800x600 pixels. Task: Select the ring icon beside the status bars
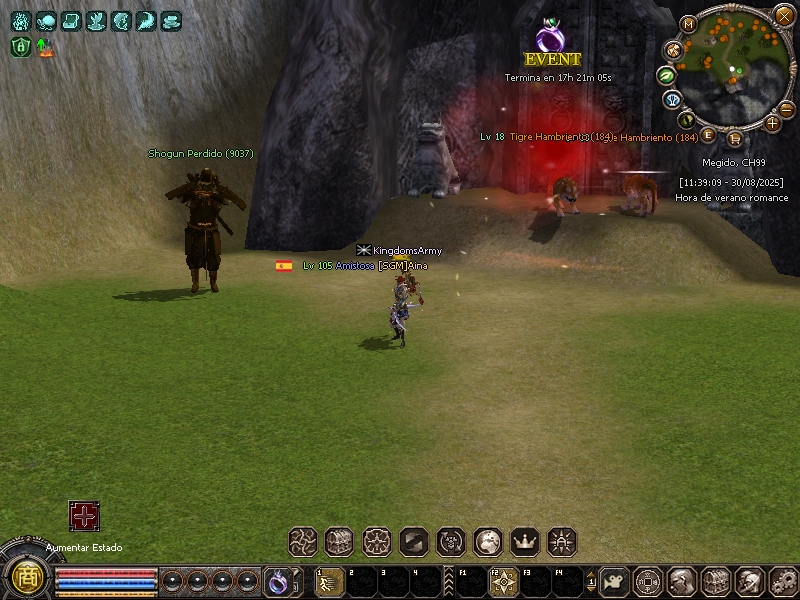point(277,580)
